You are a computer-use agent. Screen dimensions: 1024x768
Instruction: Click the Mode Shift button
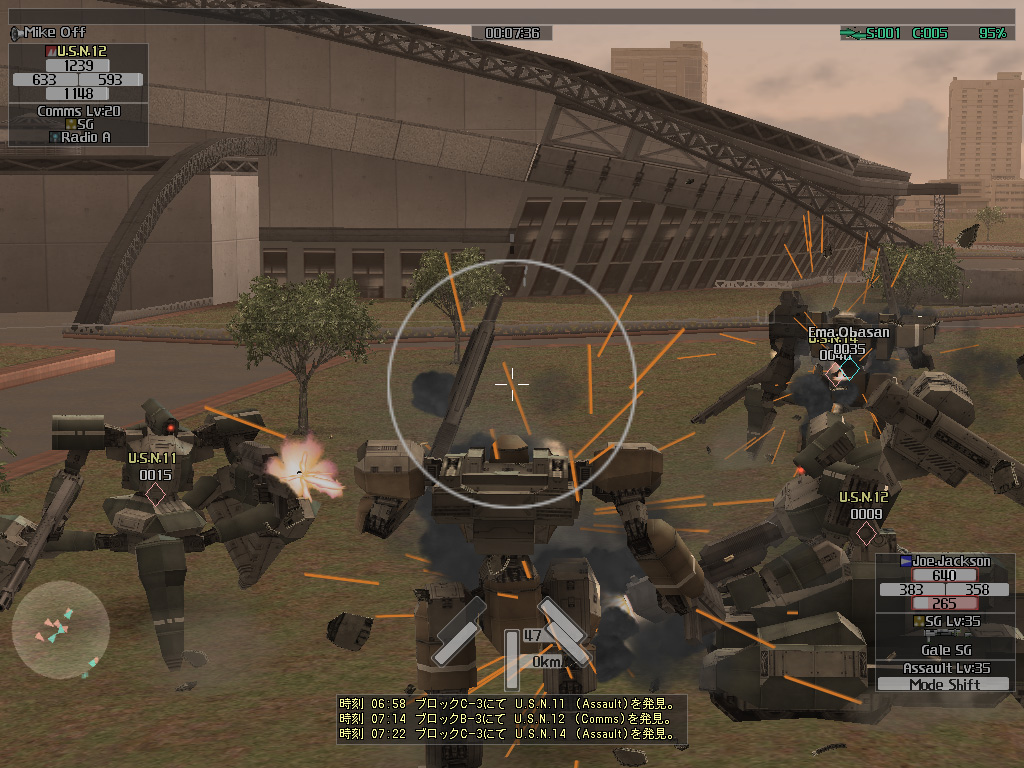[x=944, y=685]
